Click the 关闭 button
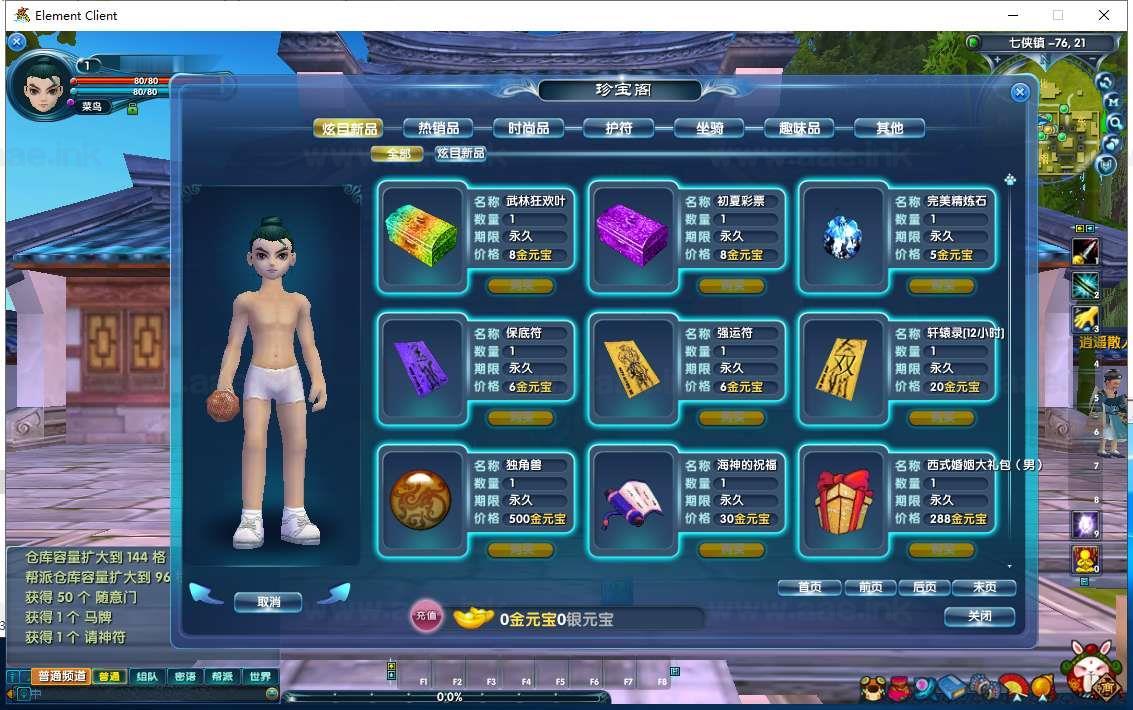 [x=979, y=616]
